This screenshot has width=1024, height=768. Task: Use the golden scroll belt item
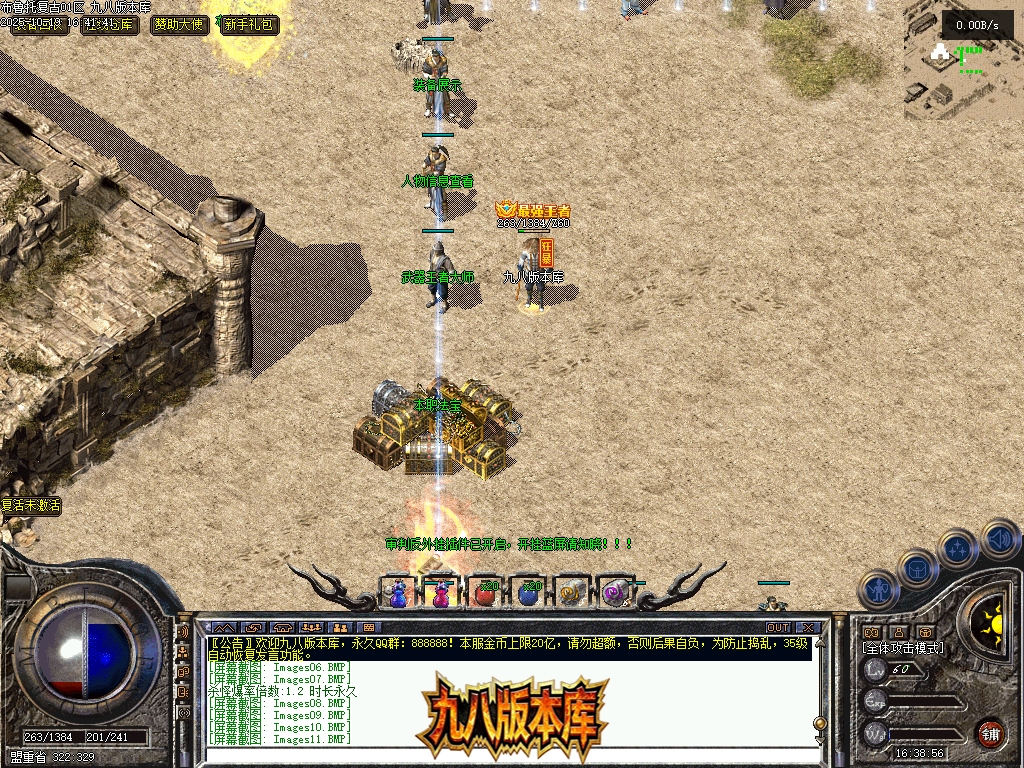[x=570, y=593]
